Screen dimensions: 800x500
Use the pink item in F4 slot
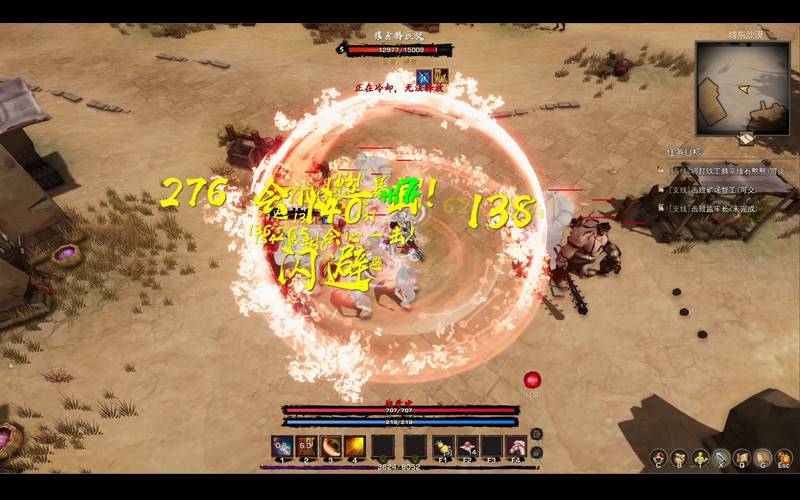(x=516, y=446)
